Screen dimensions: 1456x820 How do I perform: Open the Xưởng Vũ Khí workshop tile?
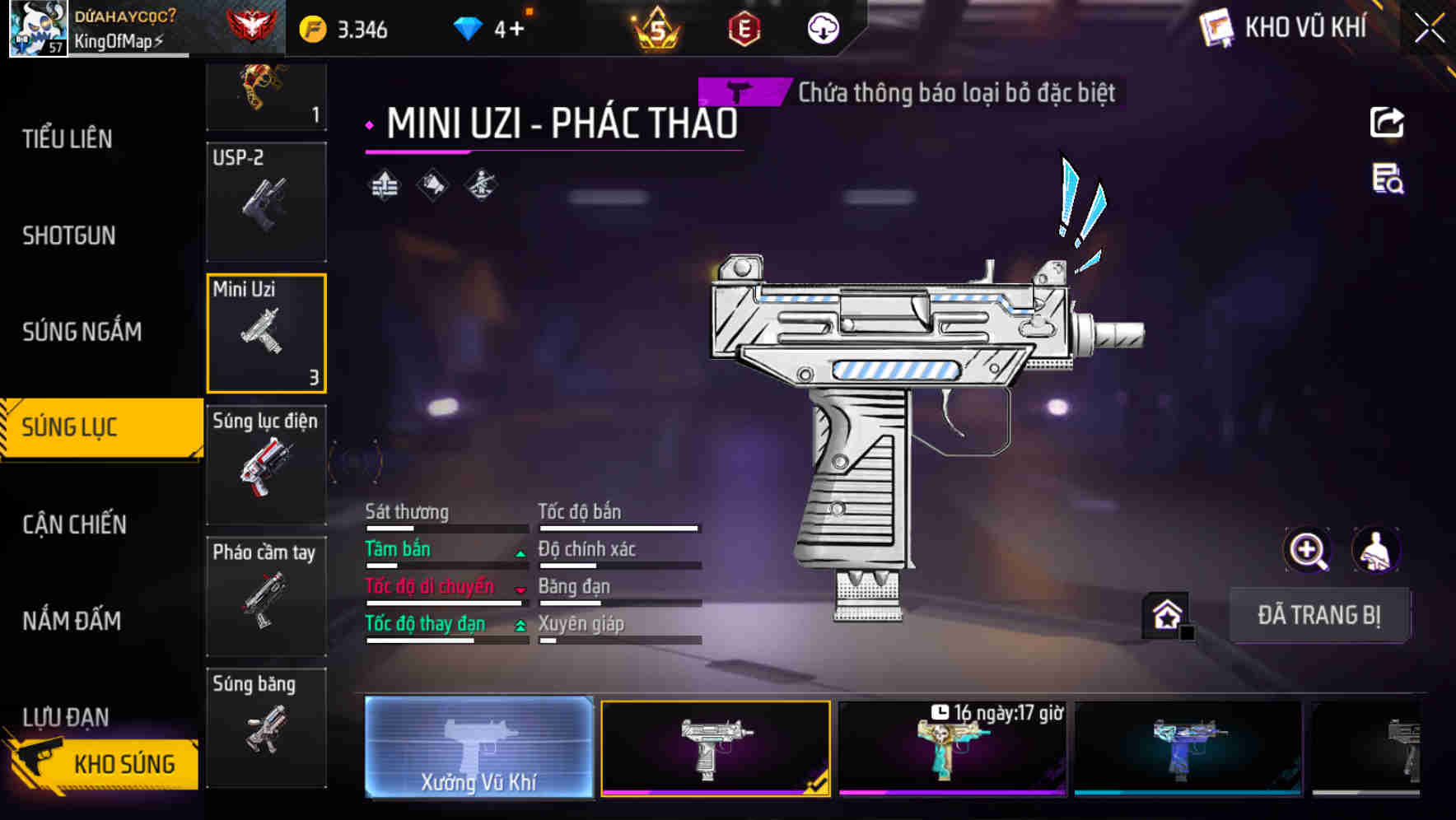[x=478, y=748]
